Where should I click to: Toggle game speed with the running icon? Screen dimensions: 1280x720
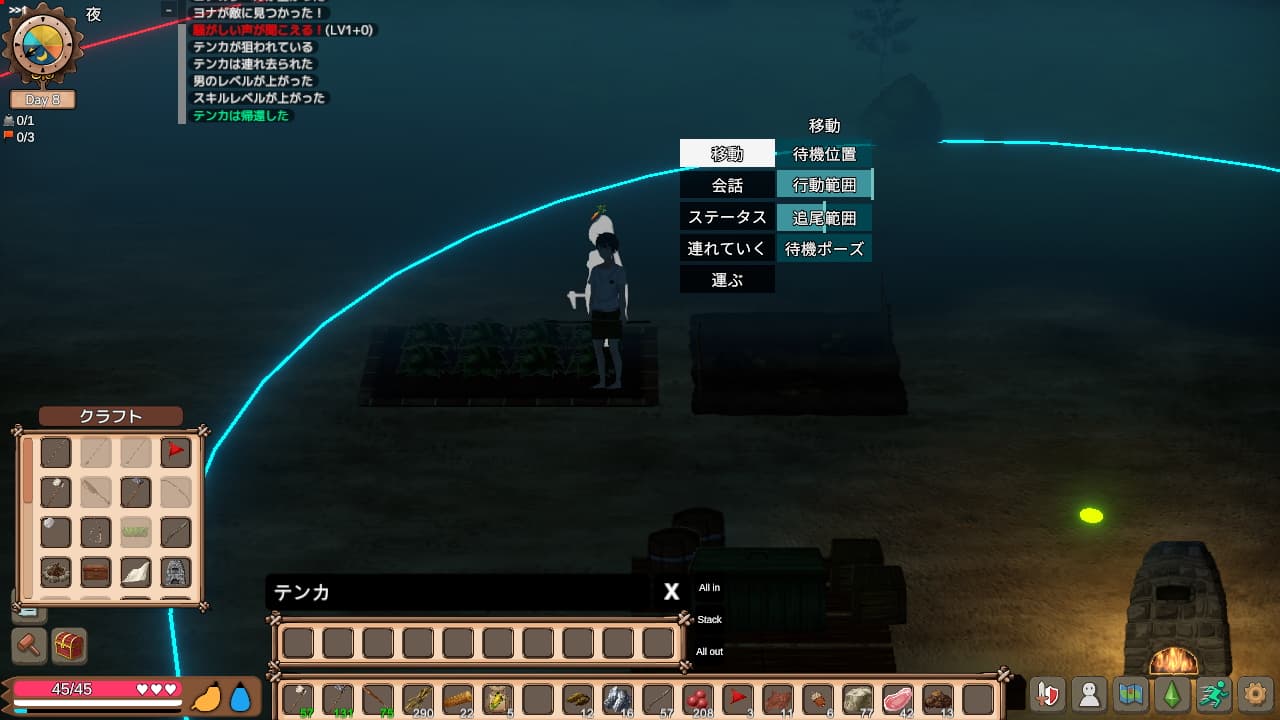point(1213,694)
